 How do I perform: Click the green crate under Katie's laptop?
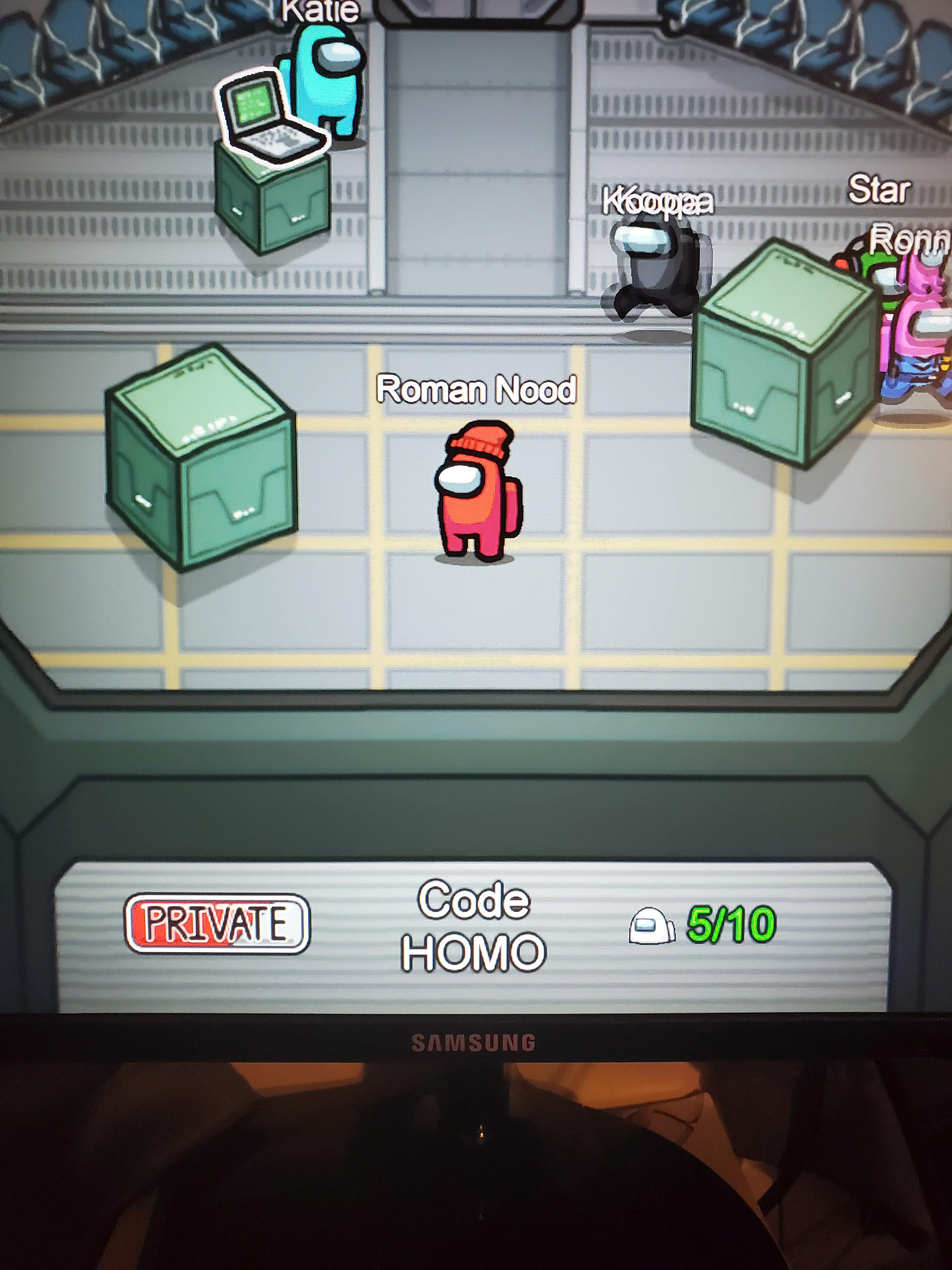tap(270, 195)
